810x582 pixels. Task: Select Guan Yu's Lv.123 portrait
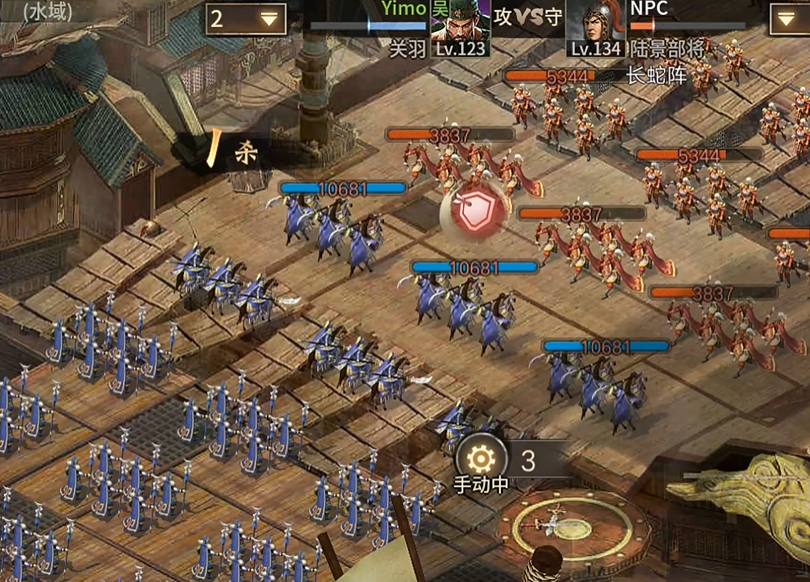click(x=459, y=28)
